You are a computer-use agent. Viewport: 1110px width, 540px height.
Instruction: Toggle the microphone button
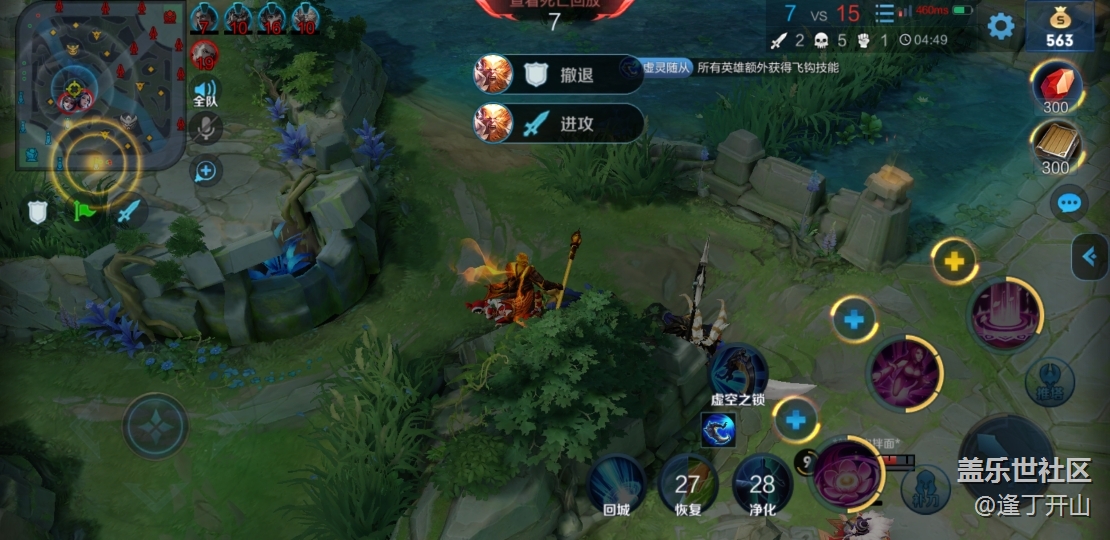[205, 128]
